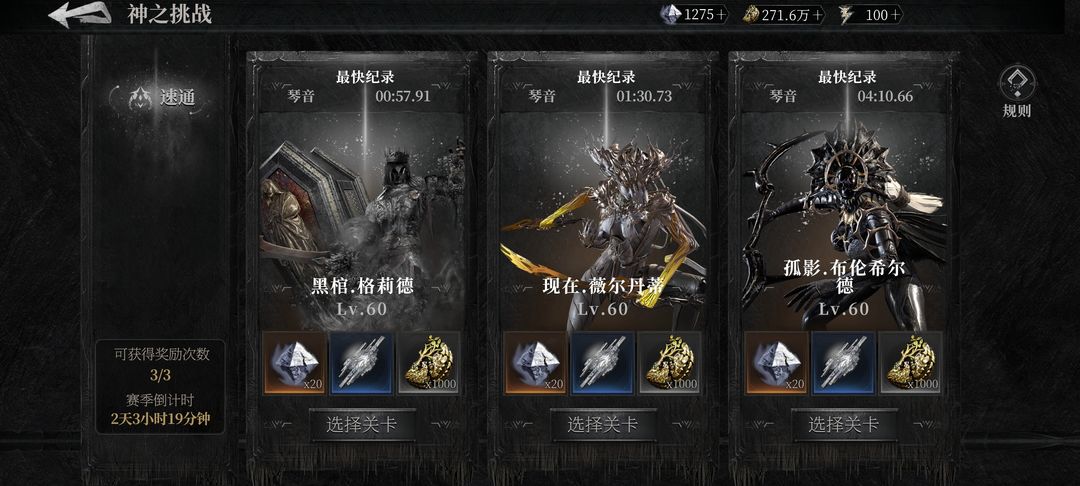Choose stage for 黑棺.格莉德
Viewport: 1080px width, 486px height.
[x=362, y=424]
